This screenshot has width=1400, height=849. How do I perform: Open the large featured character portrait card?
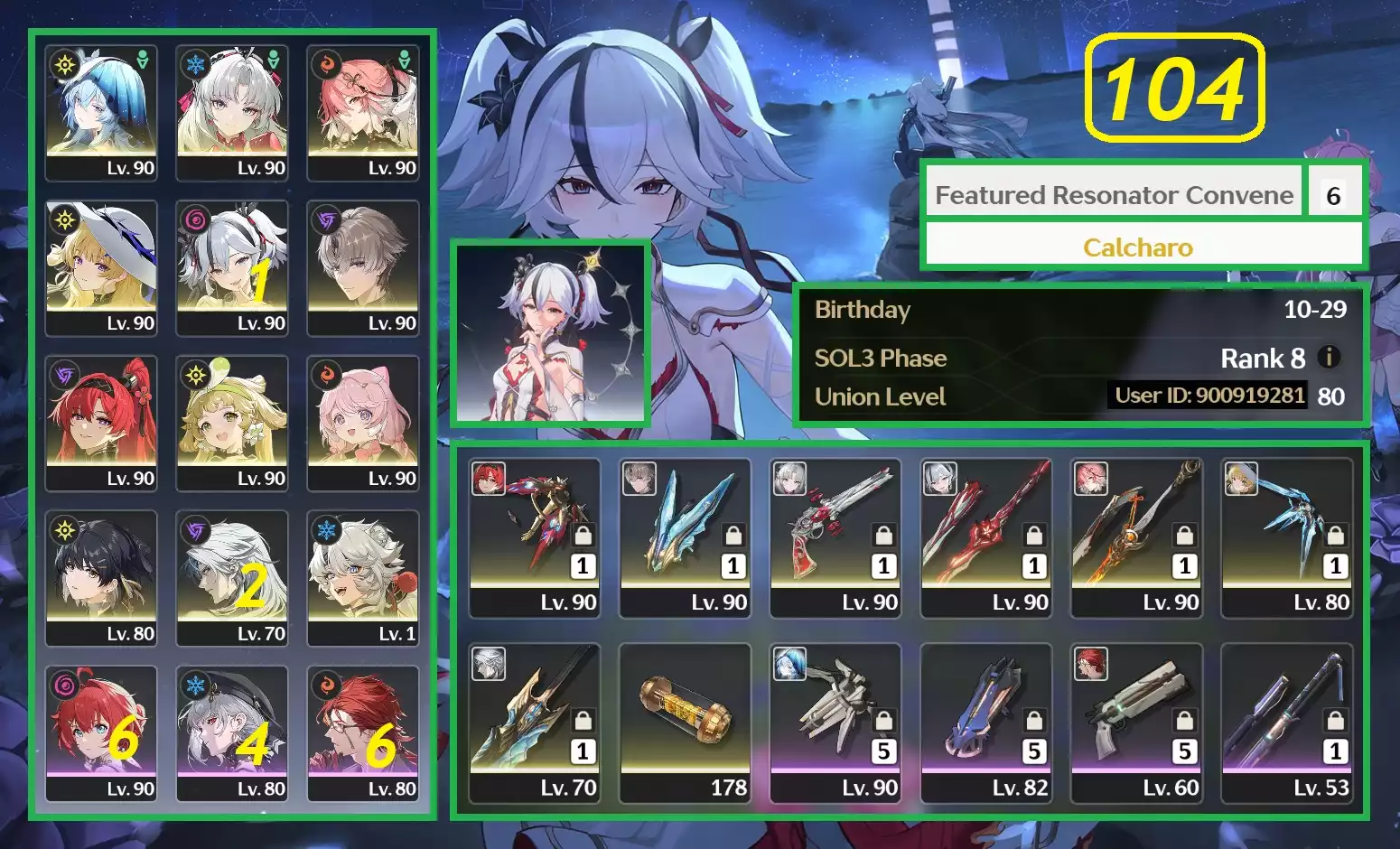click(550, 333)
